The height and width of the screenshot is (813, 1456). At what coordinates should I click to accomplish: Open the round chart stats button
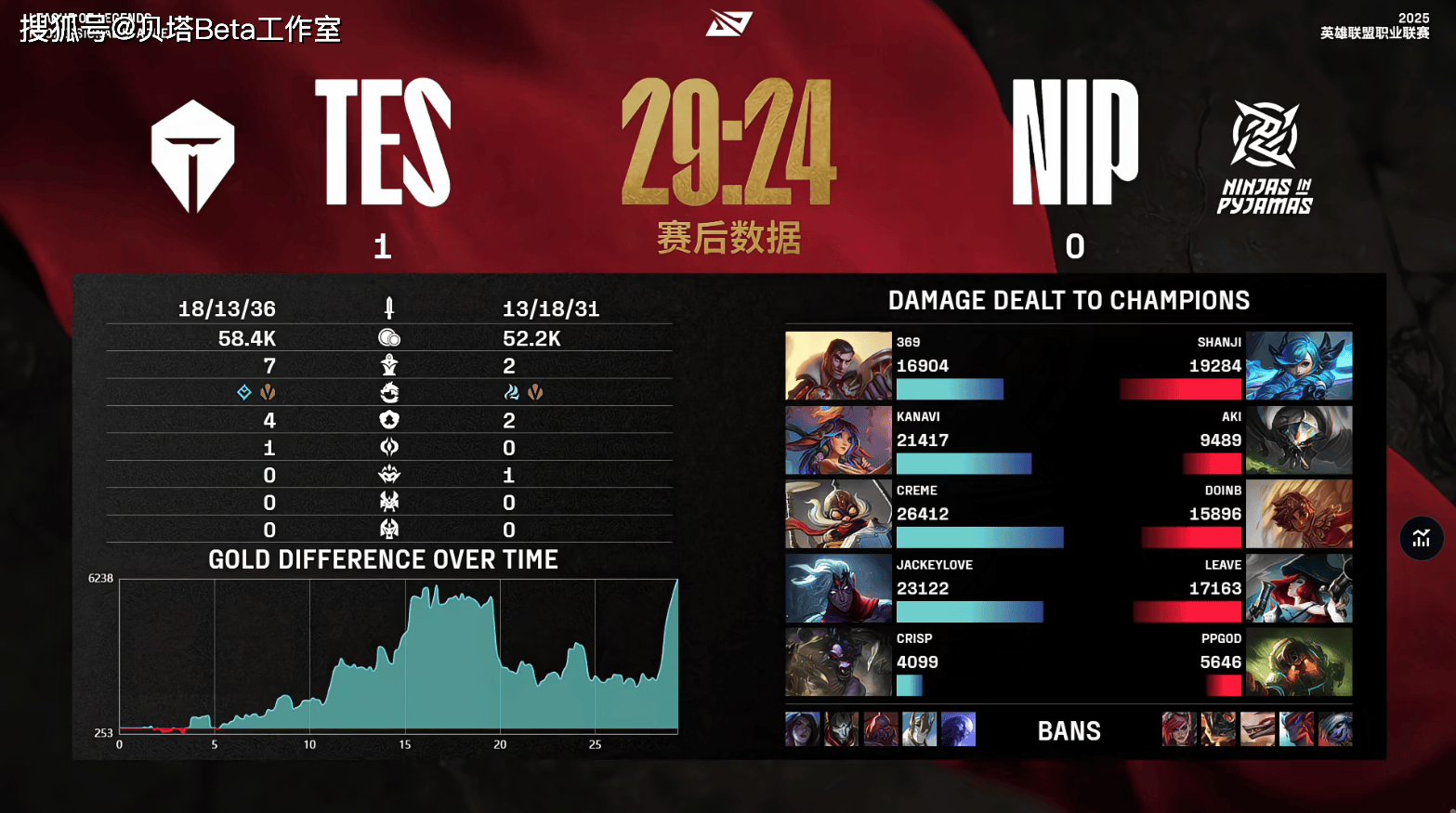1421,538
